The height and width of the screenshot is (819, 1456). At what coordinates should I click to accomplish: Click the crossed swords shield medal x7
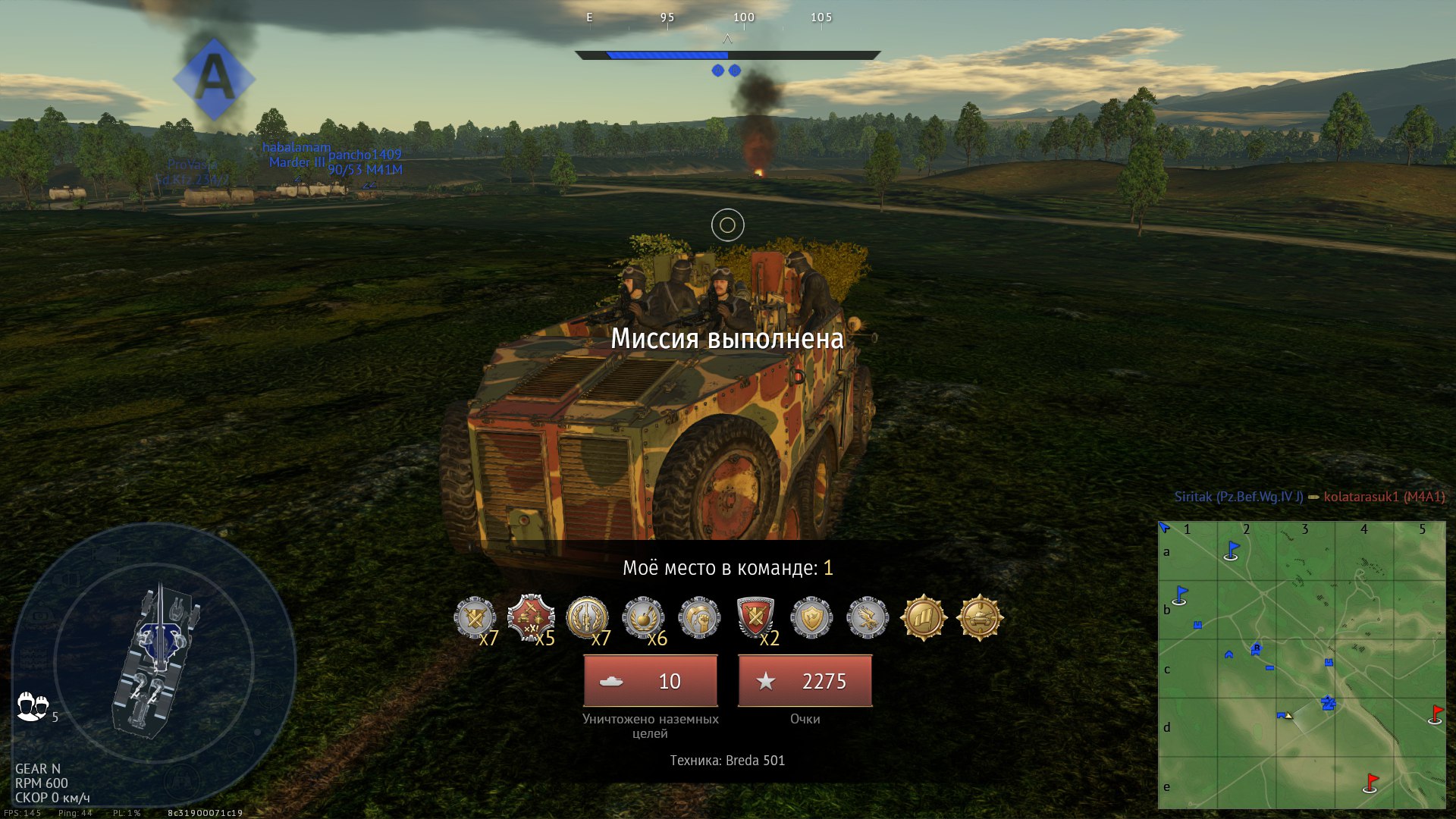coord(475,618)
